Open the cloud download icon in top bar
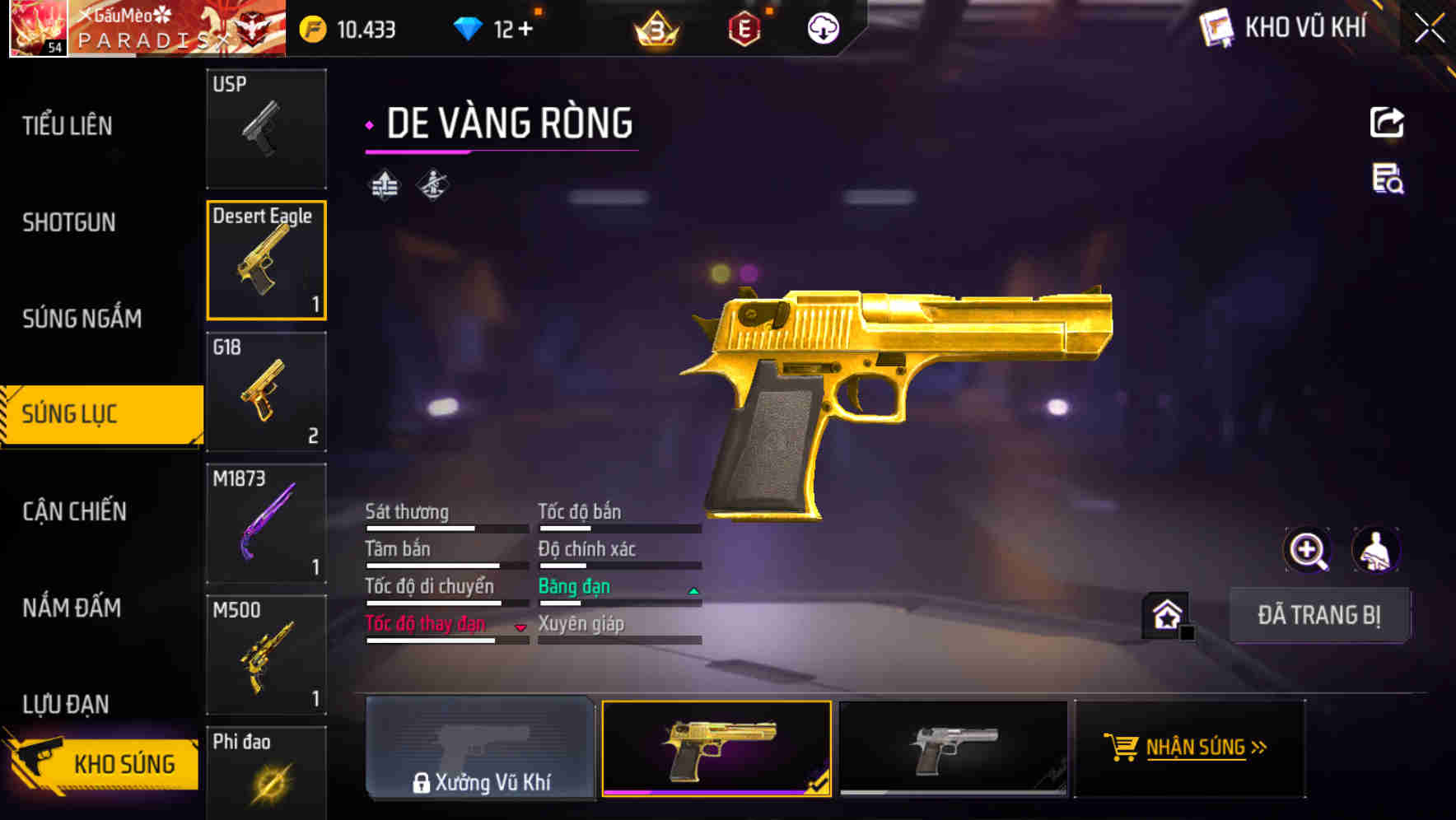1456x820 pixels. tap(822, 28)
